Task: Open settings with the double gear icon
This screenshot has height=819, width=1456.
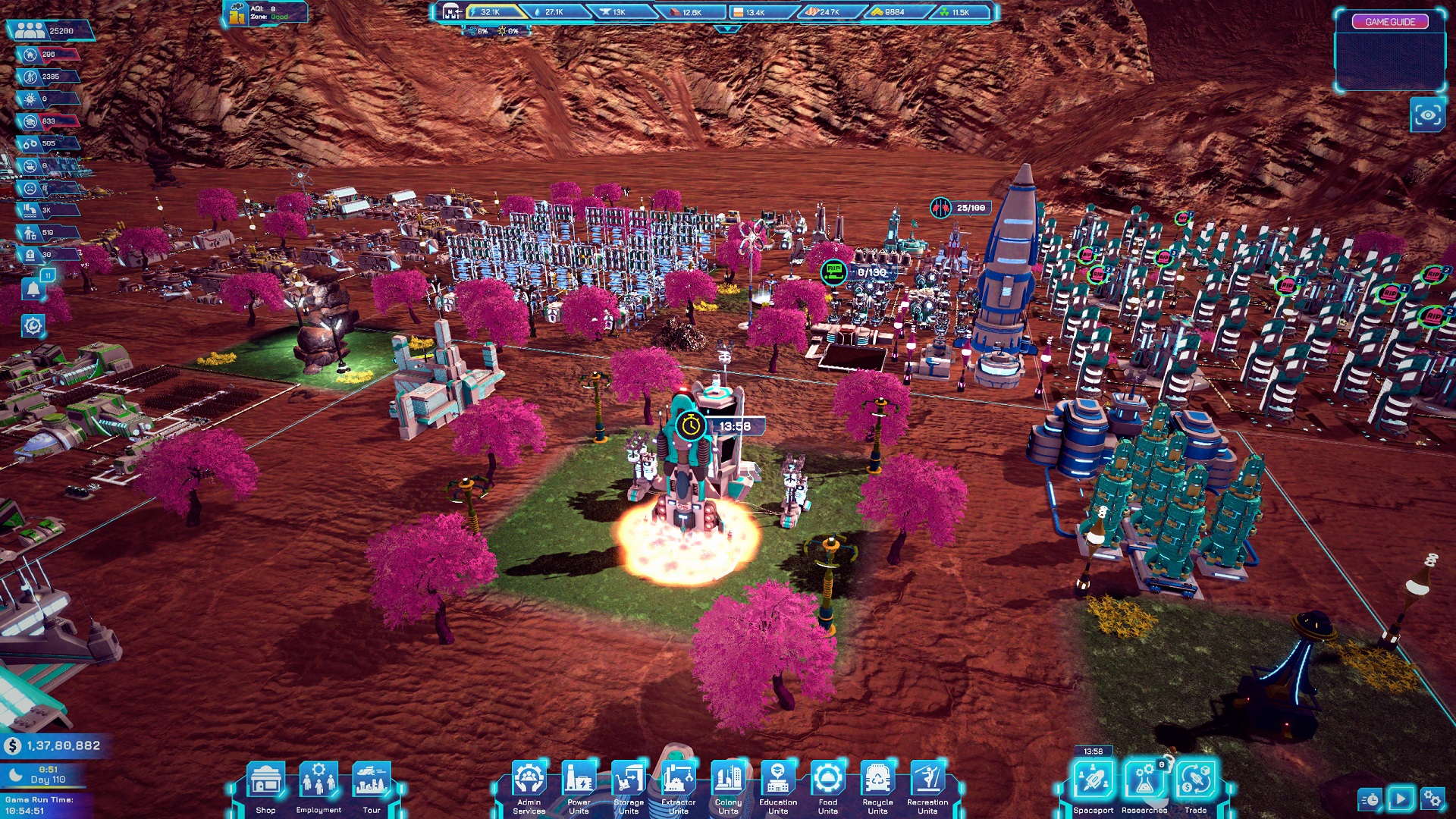Action: [1432, 799]
